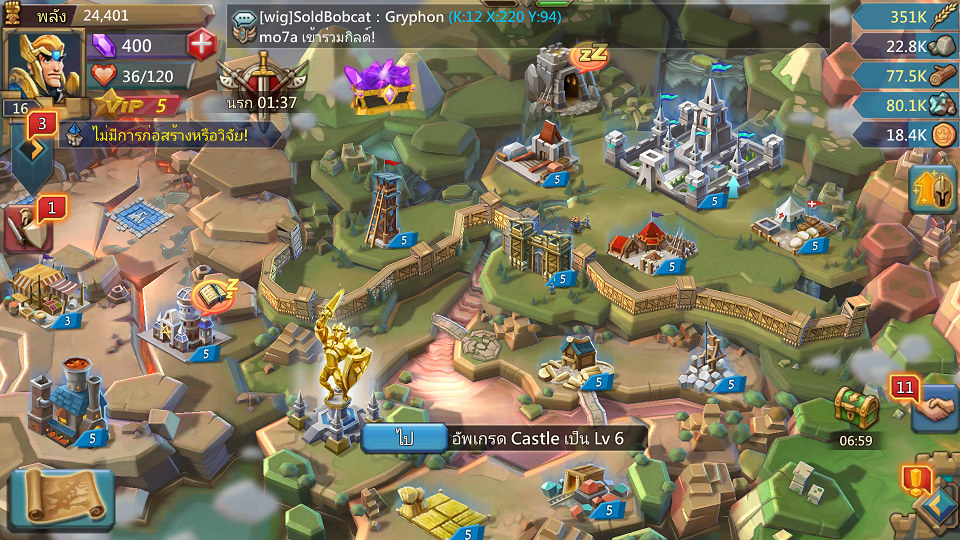Open the VIP 5 badge
This screenshot has height=540, width=960.
coord(138,106)
